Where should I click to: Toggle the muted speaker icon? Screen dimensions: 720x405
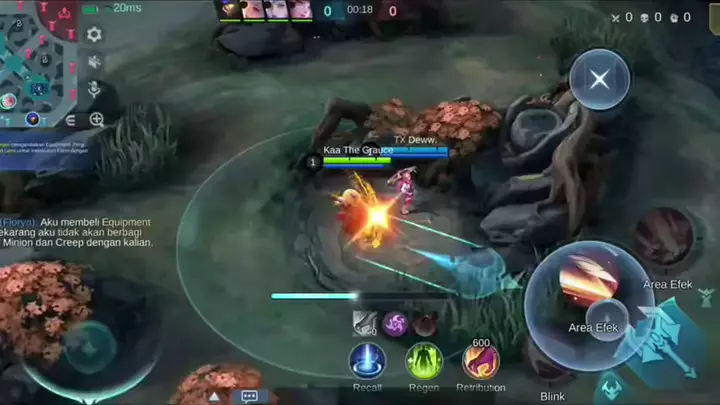(x=94, y=62)
